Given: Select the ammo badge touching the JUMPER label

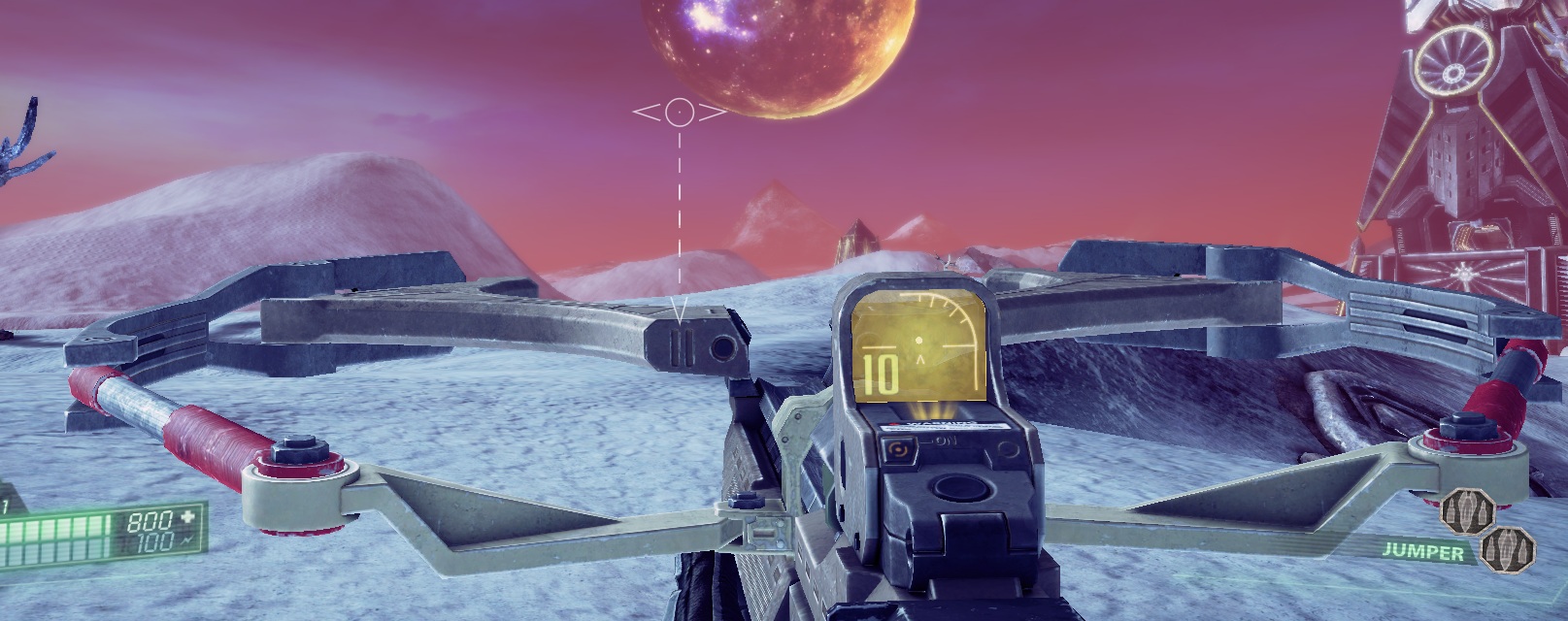Looking at the screenshot, I should (1506, 547).
